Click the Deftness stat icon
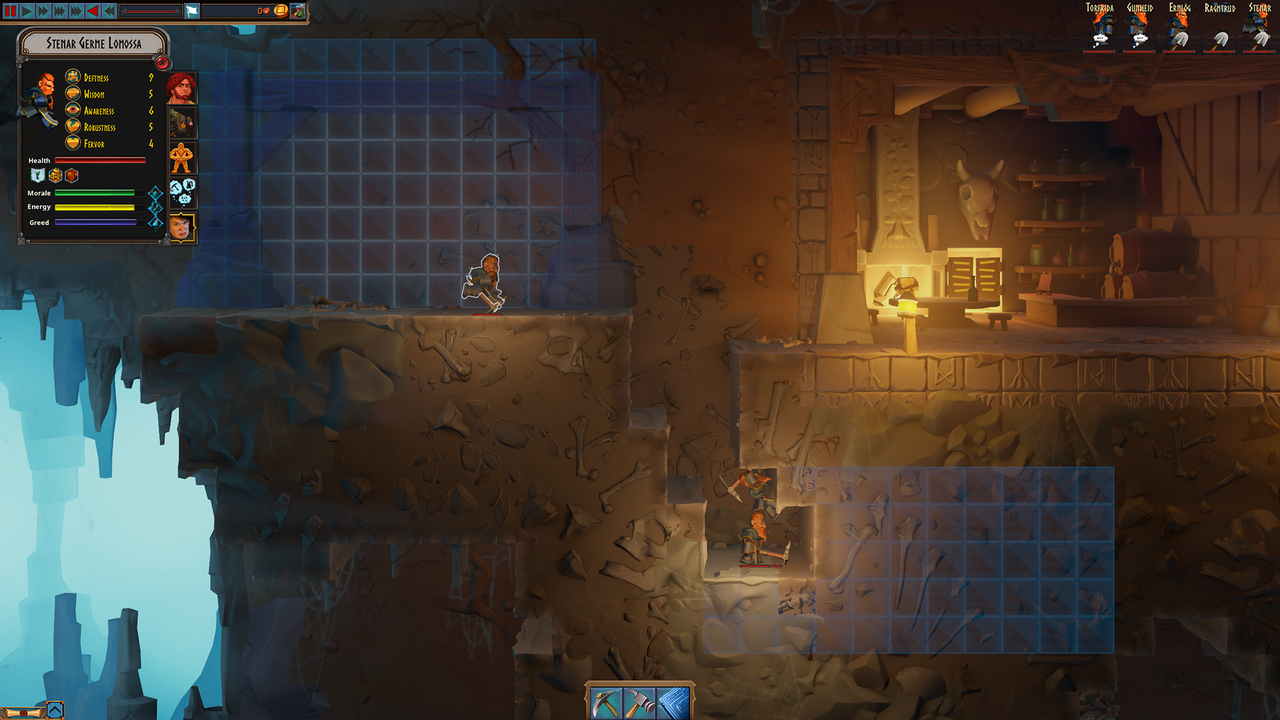The image size is (1280, 720). coord(72,77)
